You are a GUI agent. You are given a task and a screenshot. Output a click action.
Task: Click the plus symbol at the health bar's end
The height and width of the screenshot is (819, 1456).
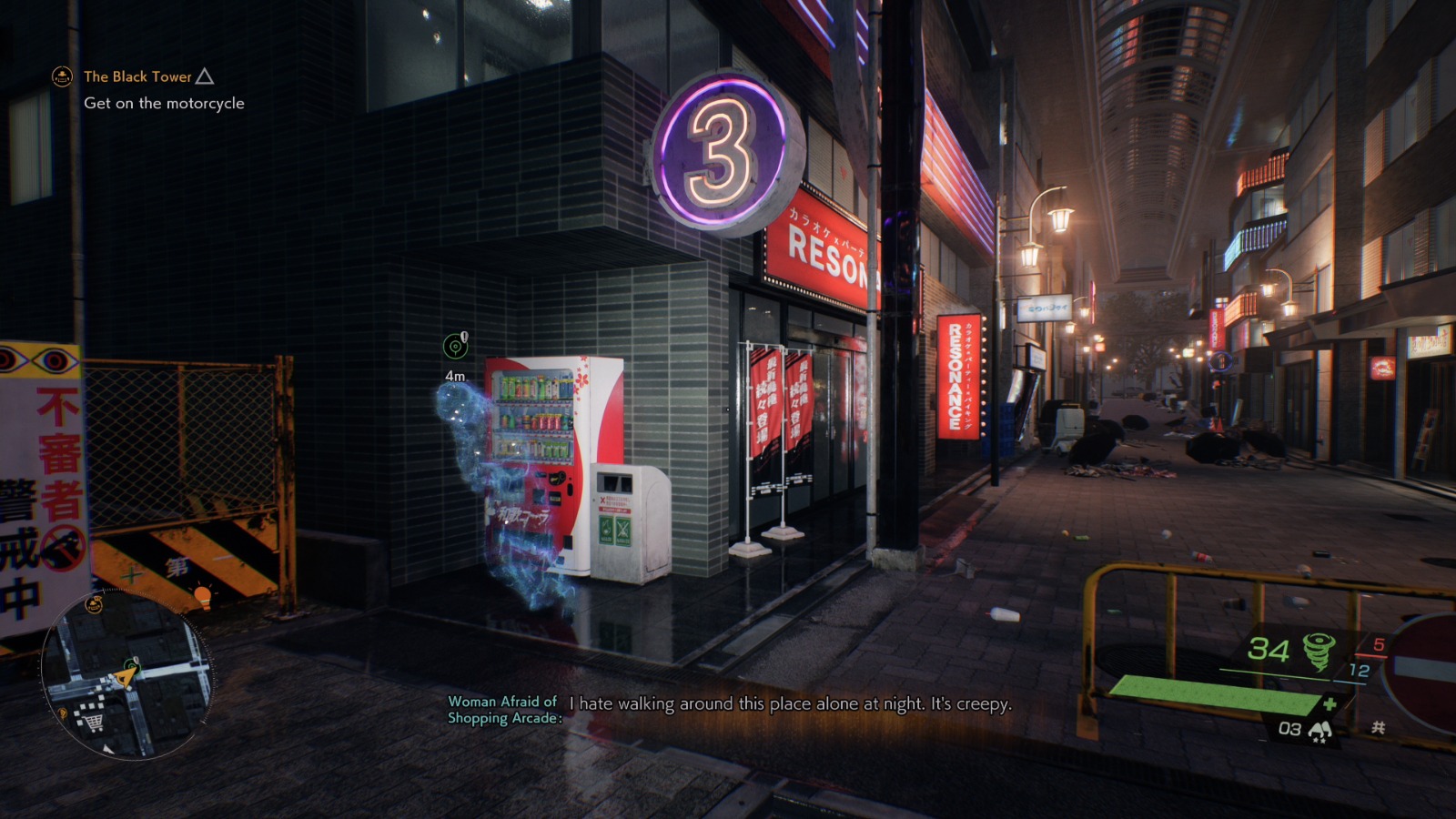tap(1330, 703)
